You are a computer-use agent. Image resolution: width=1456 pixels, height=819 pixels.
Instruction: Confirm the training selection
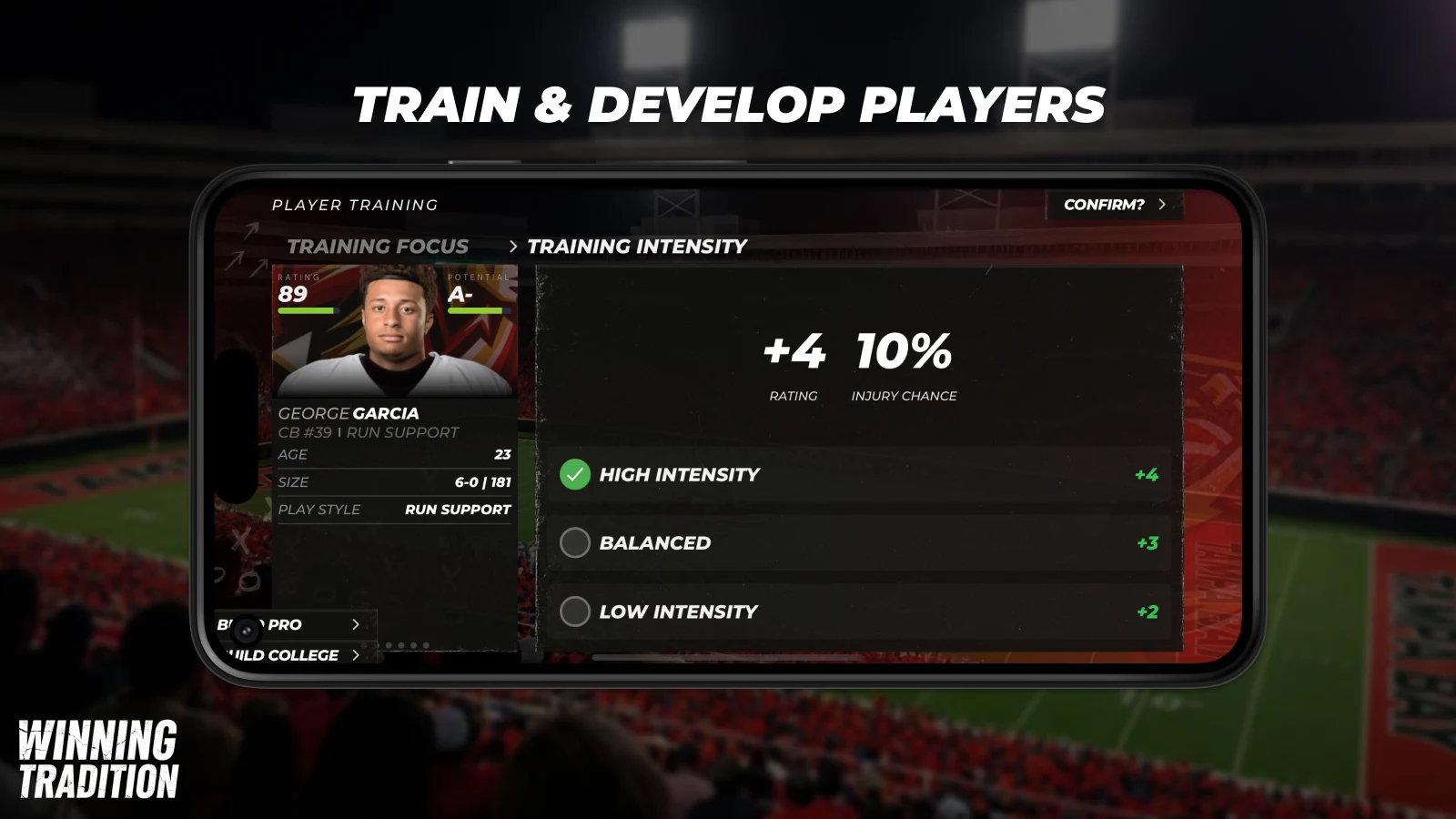click(1113, 205)
